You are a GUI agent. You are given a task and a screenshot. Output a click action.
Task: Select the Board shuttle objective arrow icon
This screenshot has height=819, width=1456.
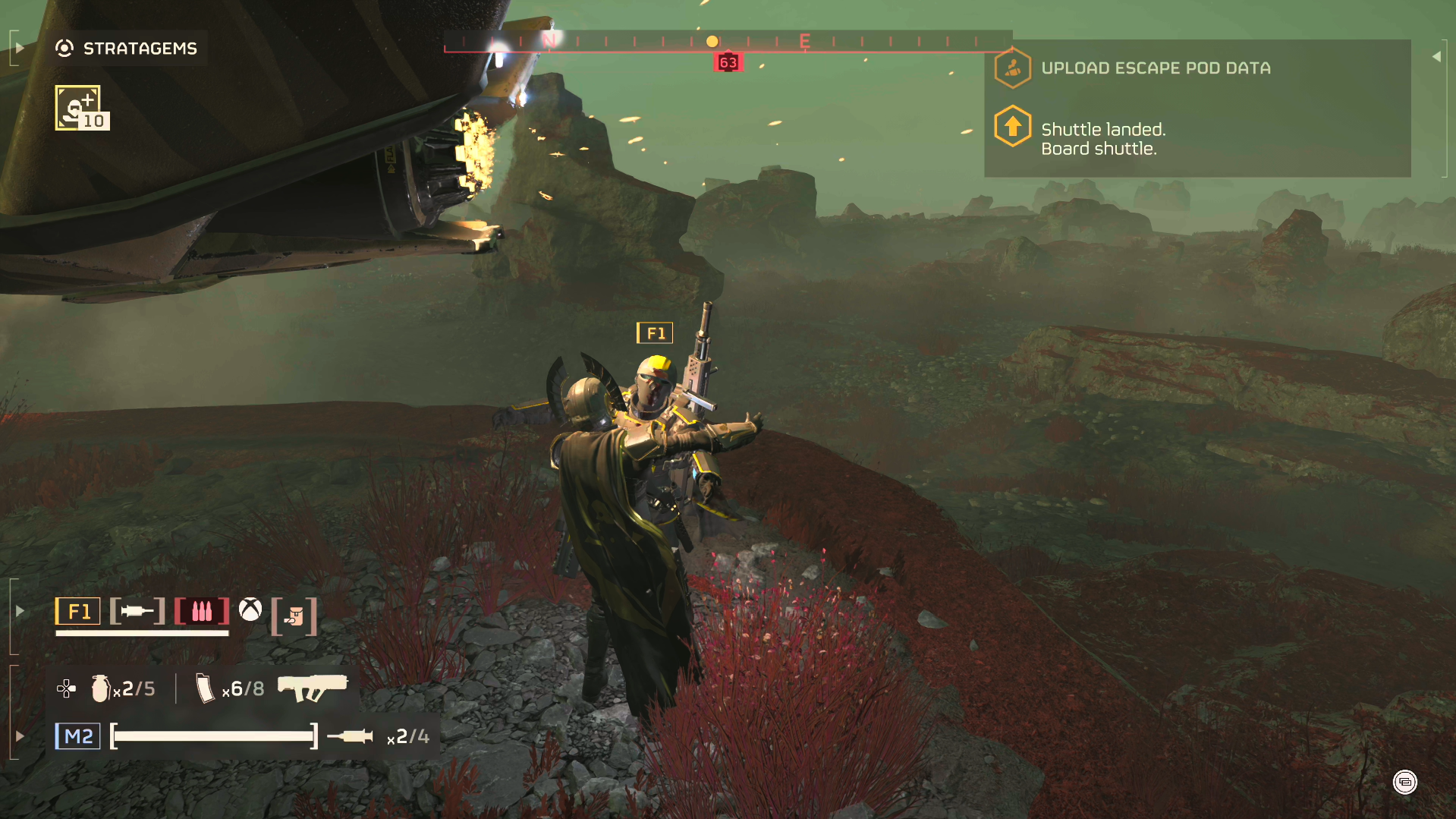[1012, 127]
